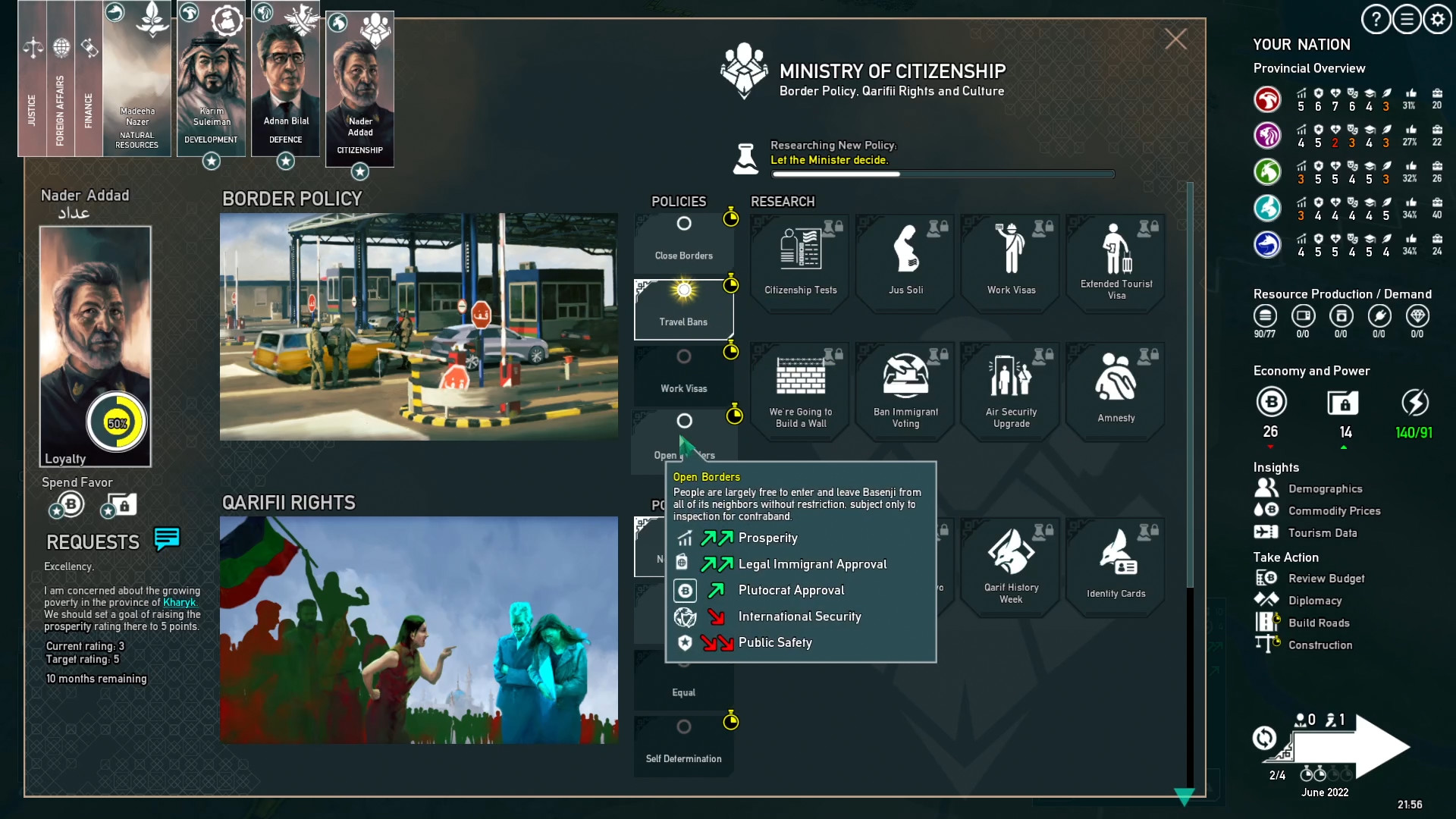Start the Build Roads action

pyautogui.click(x=1319, y=623)
